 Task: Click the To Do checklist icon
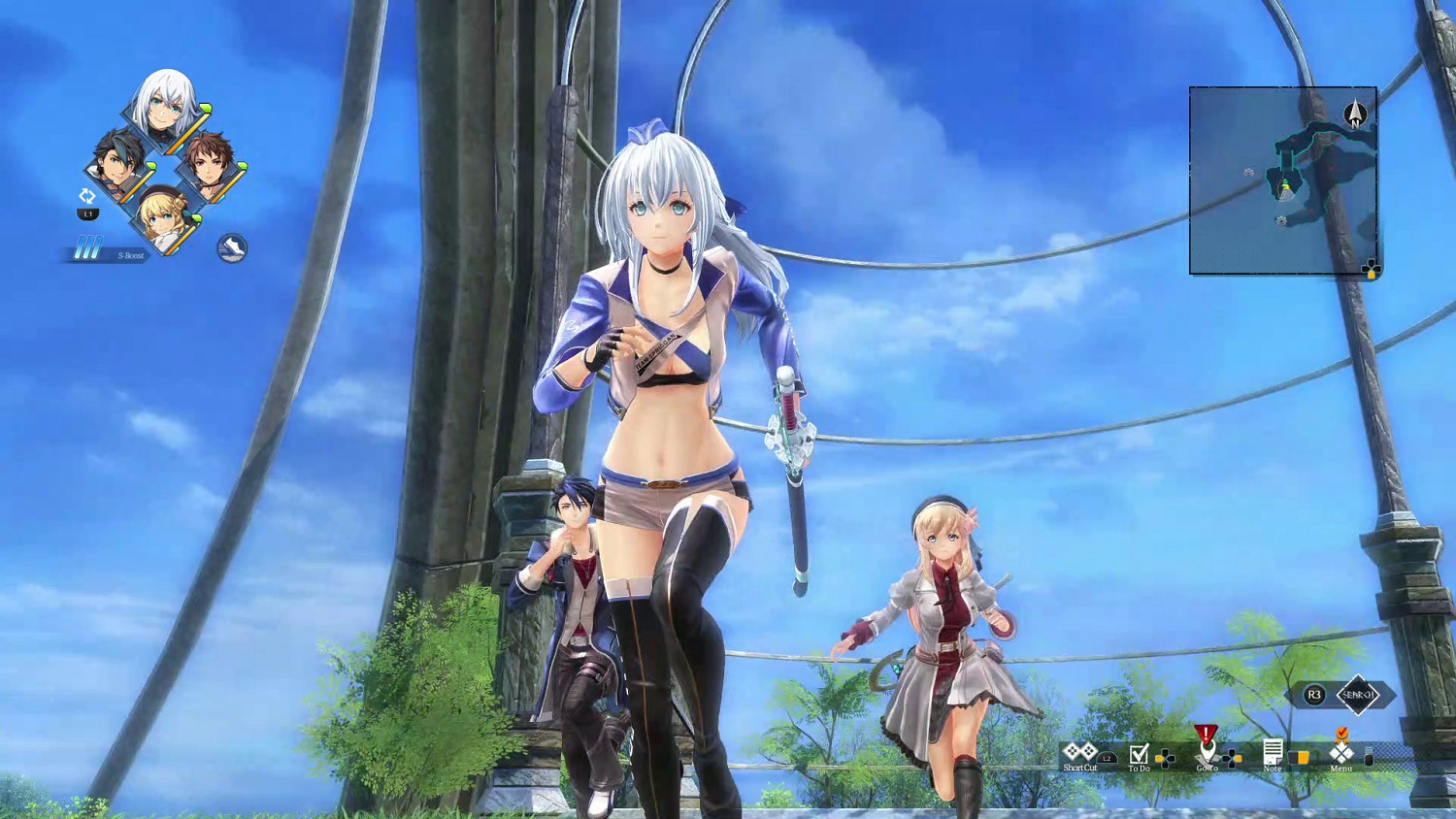tap(1138, 754)
